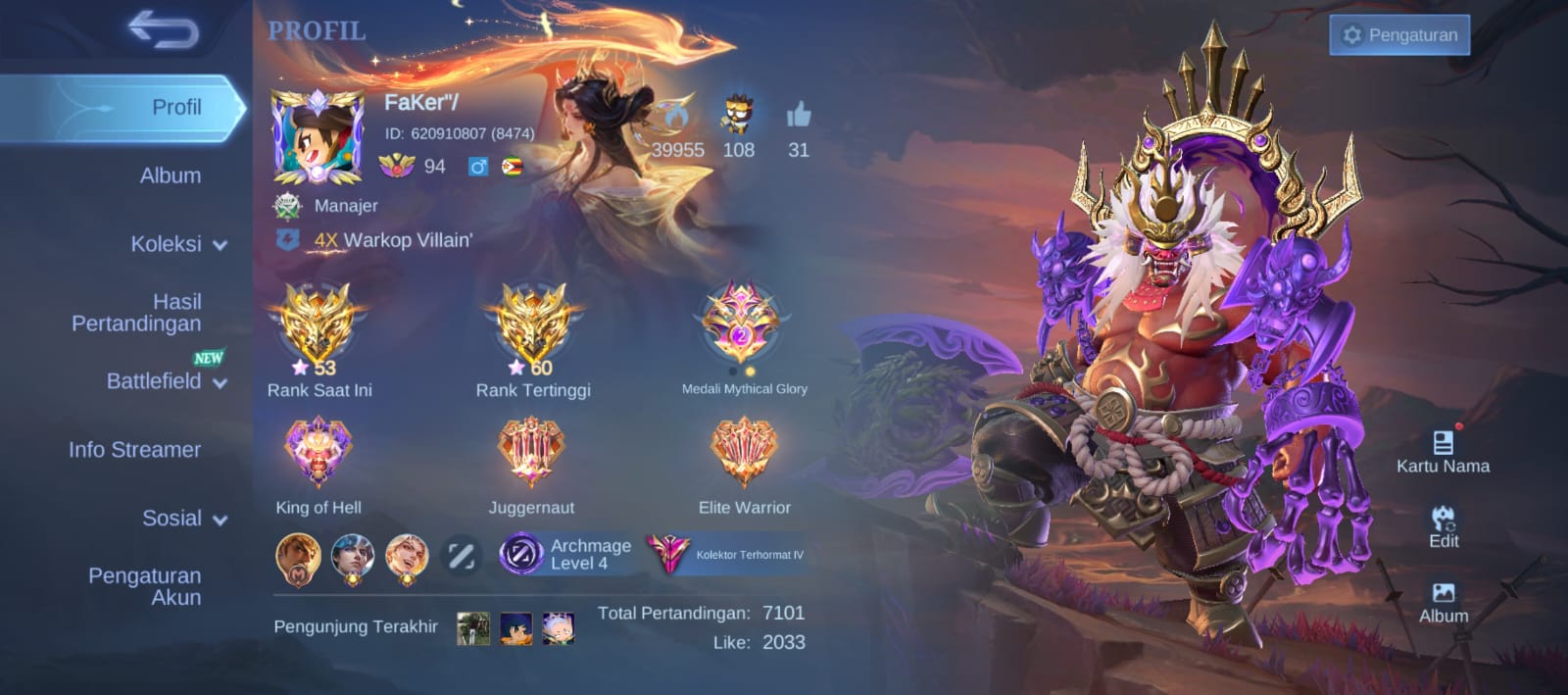The height and width of the screenshot is (695, 1568).
Task: Open the Archmage Level 4 badge
Action: [x=567, y=554]
